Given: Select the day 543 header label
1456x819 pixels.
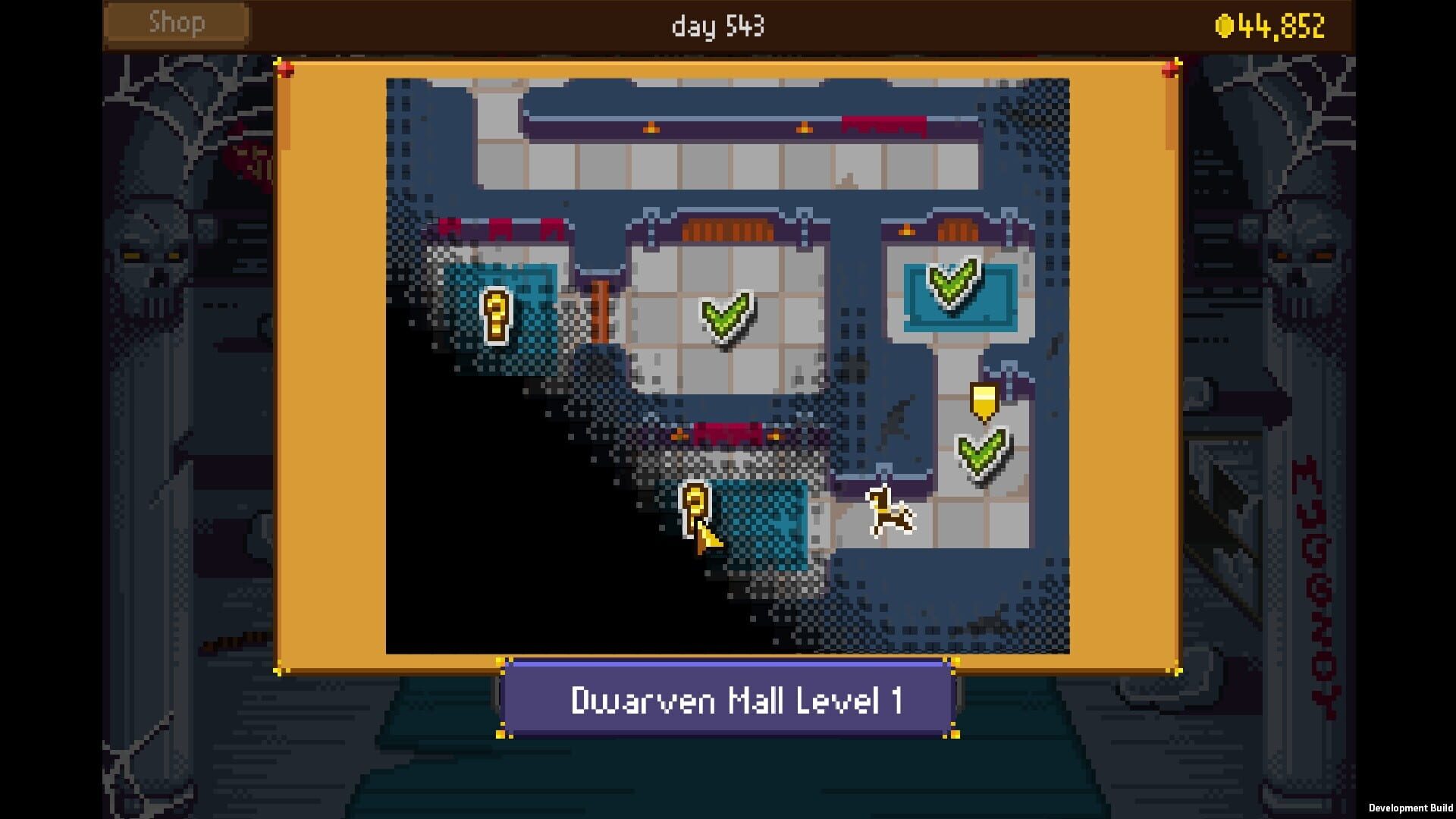Looking at the screenshot, I should pyautogui.click(x=717, y=27).
